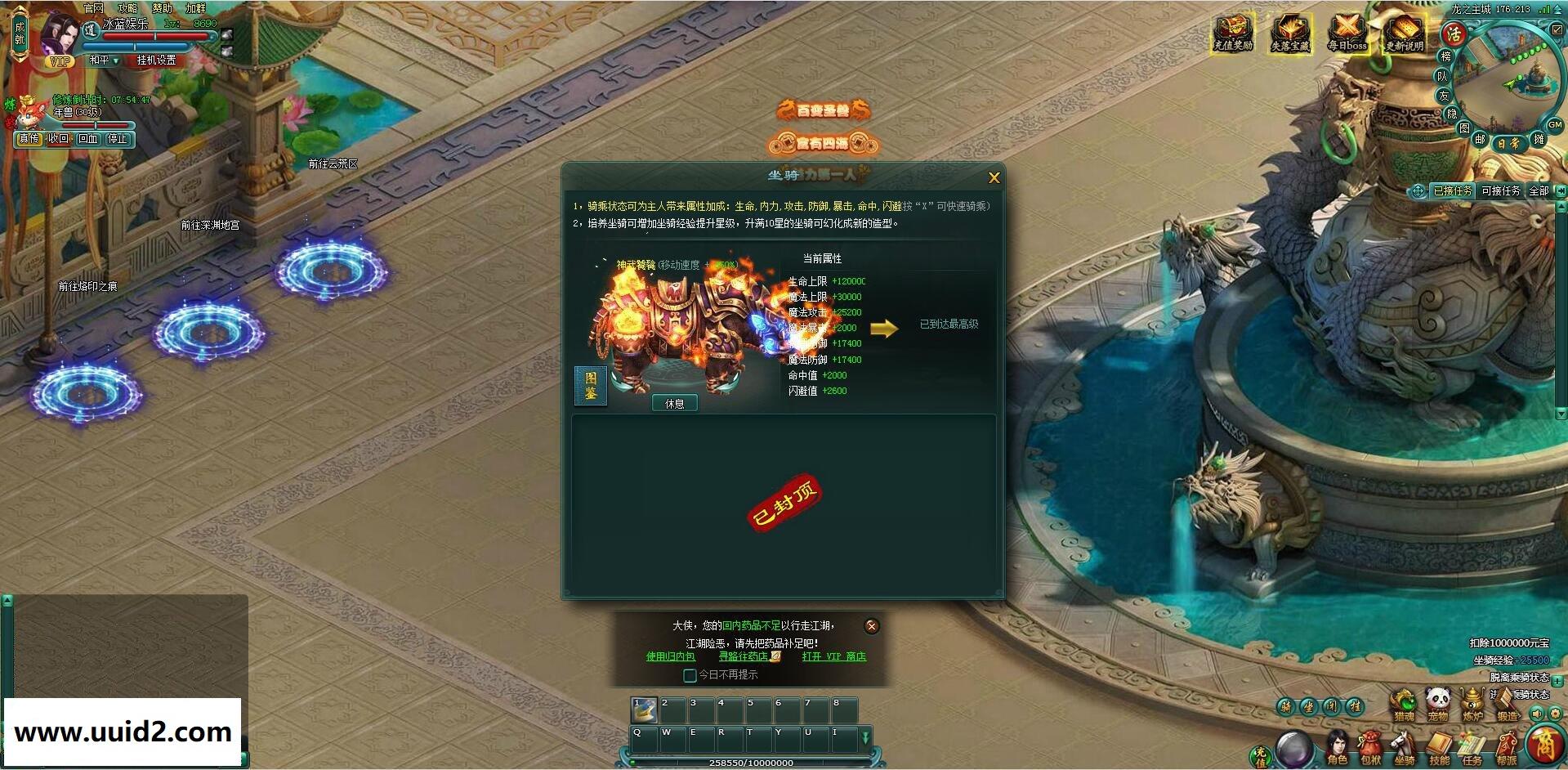
Task: Click the pet 收回 recall button
Action: coord(58,139)
